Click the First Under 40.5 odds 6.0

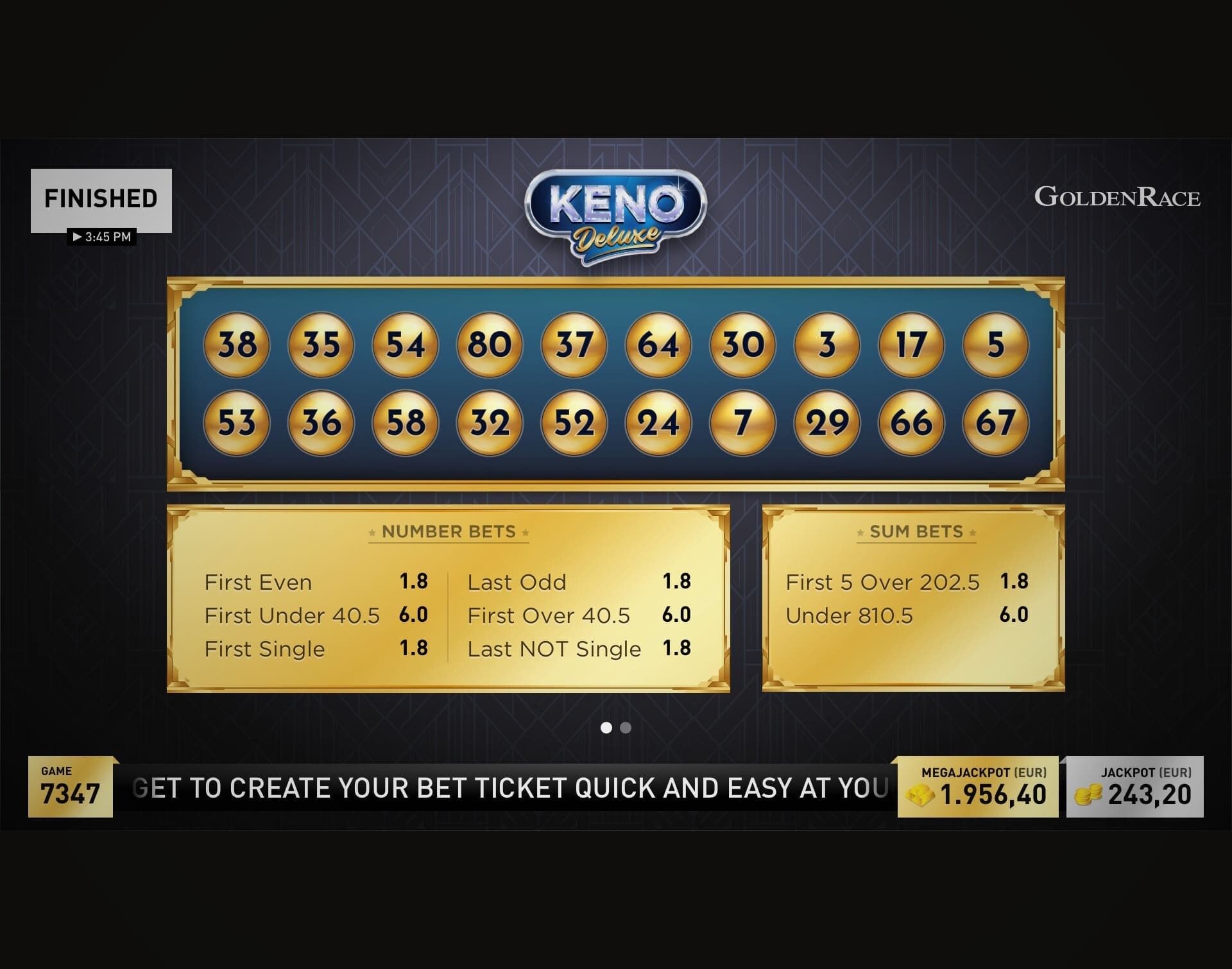pos(418,615)
